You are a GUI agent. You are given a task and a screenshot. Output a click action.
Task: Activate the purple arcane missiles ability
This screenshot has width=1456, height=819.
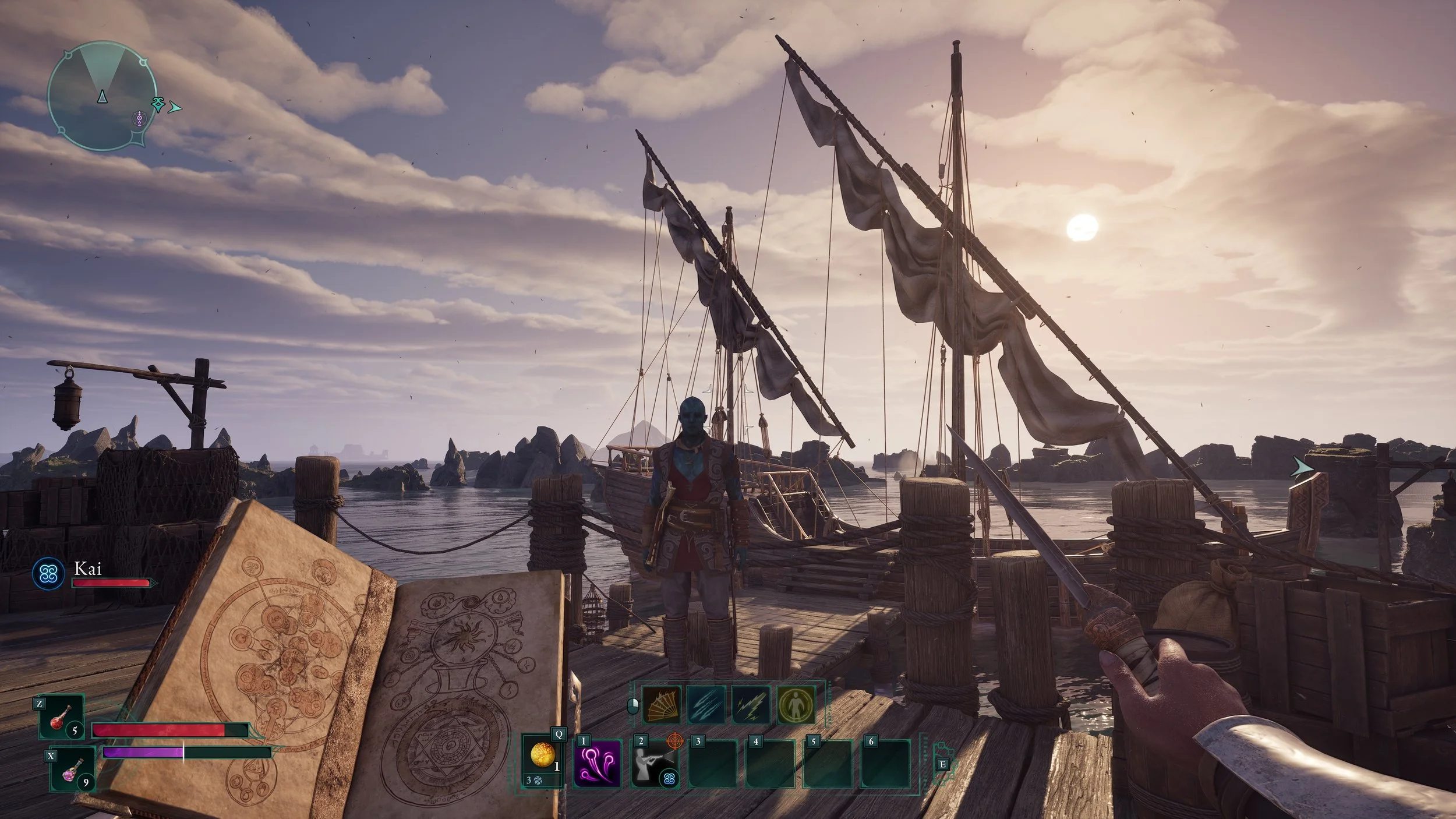point(598,763)
